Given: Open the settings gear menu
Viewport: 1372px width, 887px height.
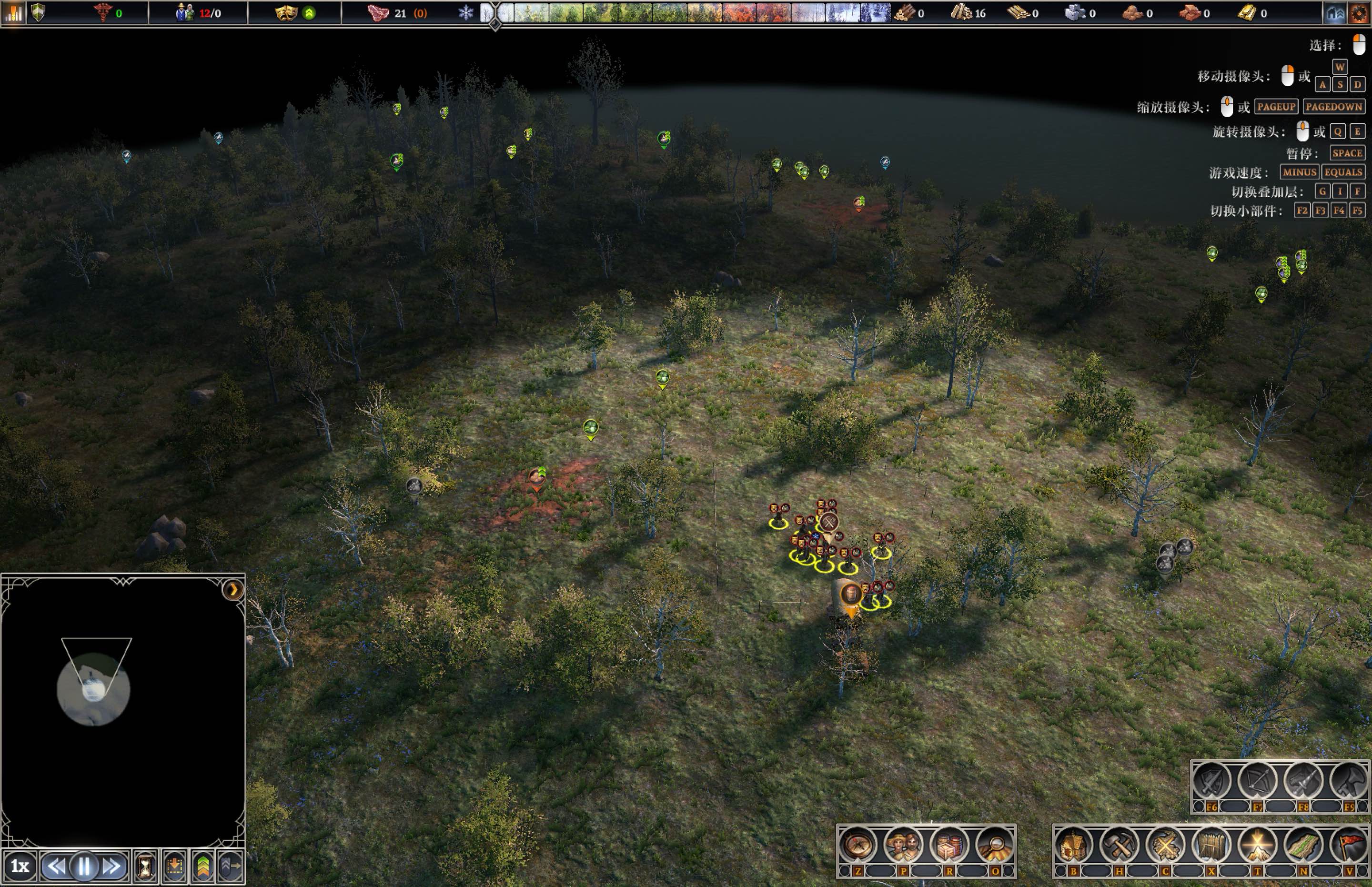Looking at the screenshot, I should tap(1358, 13).
